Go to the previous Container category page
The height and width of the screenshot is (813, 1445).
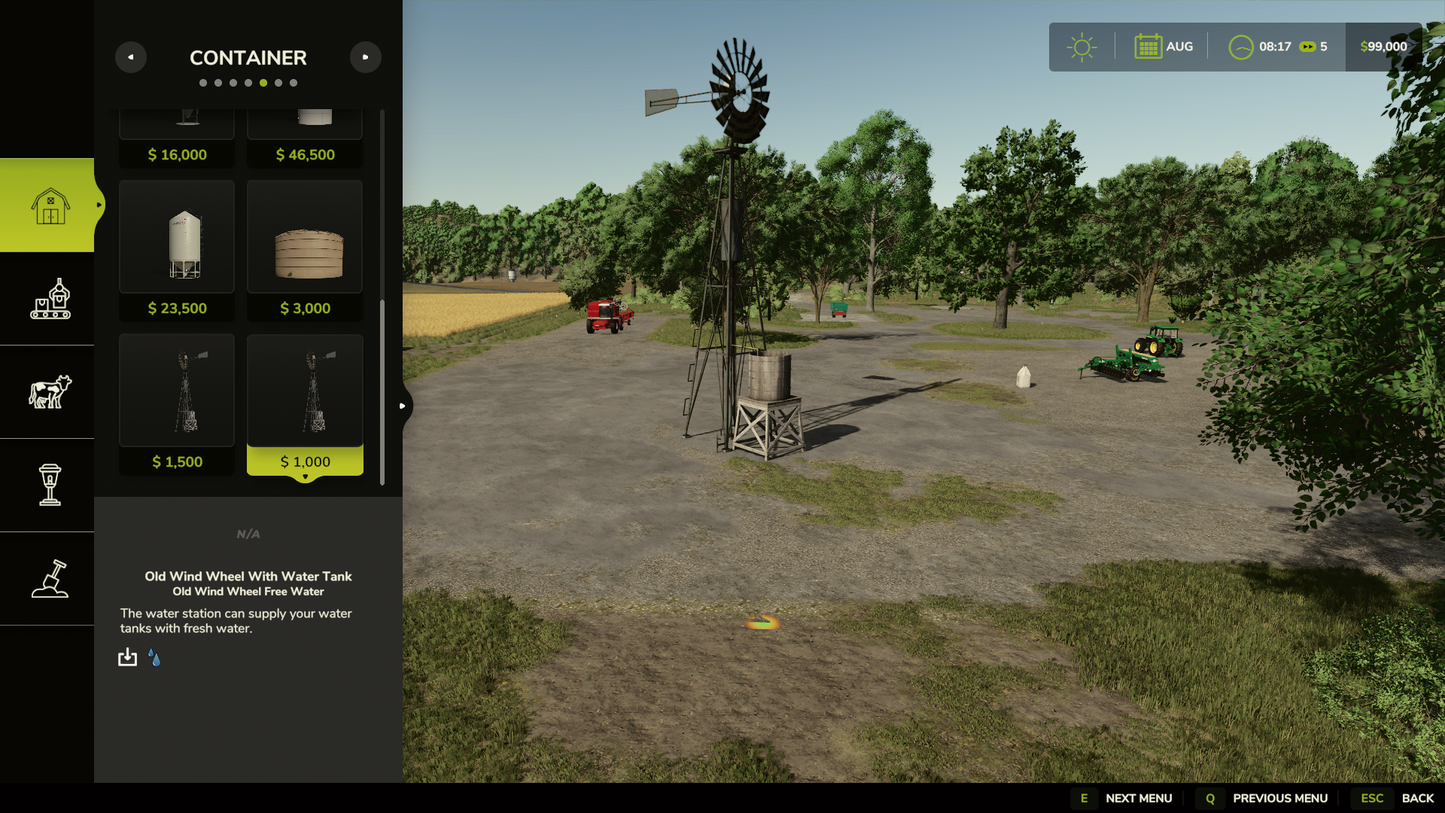[131, 57]
